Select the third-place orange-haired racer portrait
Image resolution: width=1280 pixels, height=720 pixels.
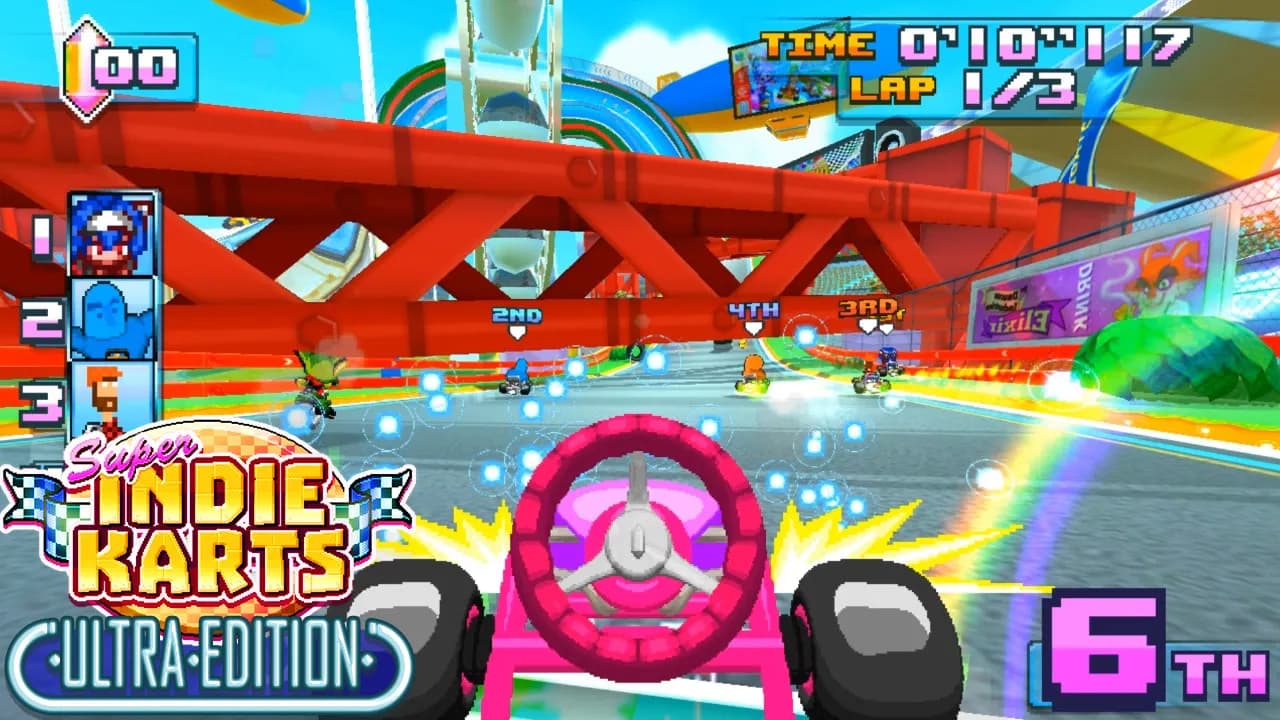pyautogui.click(x=112, y=398)
